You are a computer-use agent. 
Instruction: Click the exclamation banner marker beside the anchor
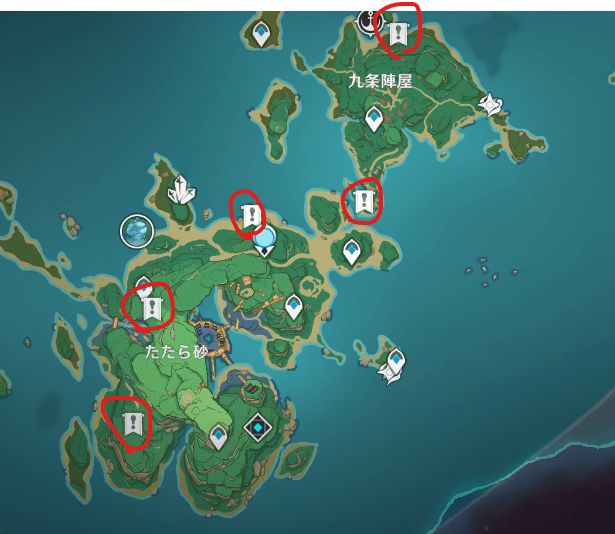coord(399,35)
